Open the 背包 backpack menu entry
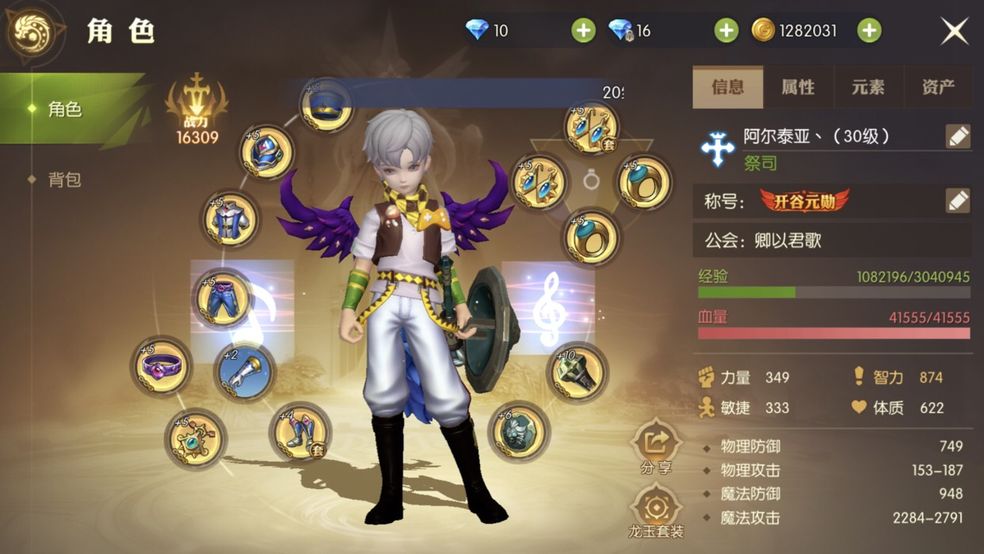The image size is (984, 554). click(x=65, y=180)
